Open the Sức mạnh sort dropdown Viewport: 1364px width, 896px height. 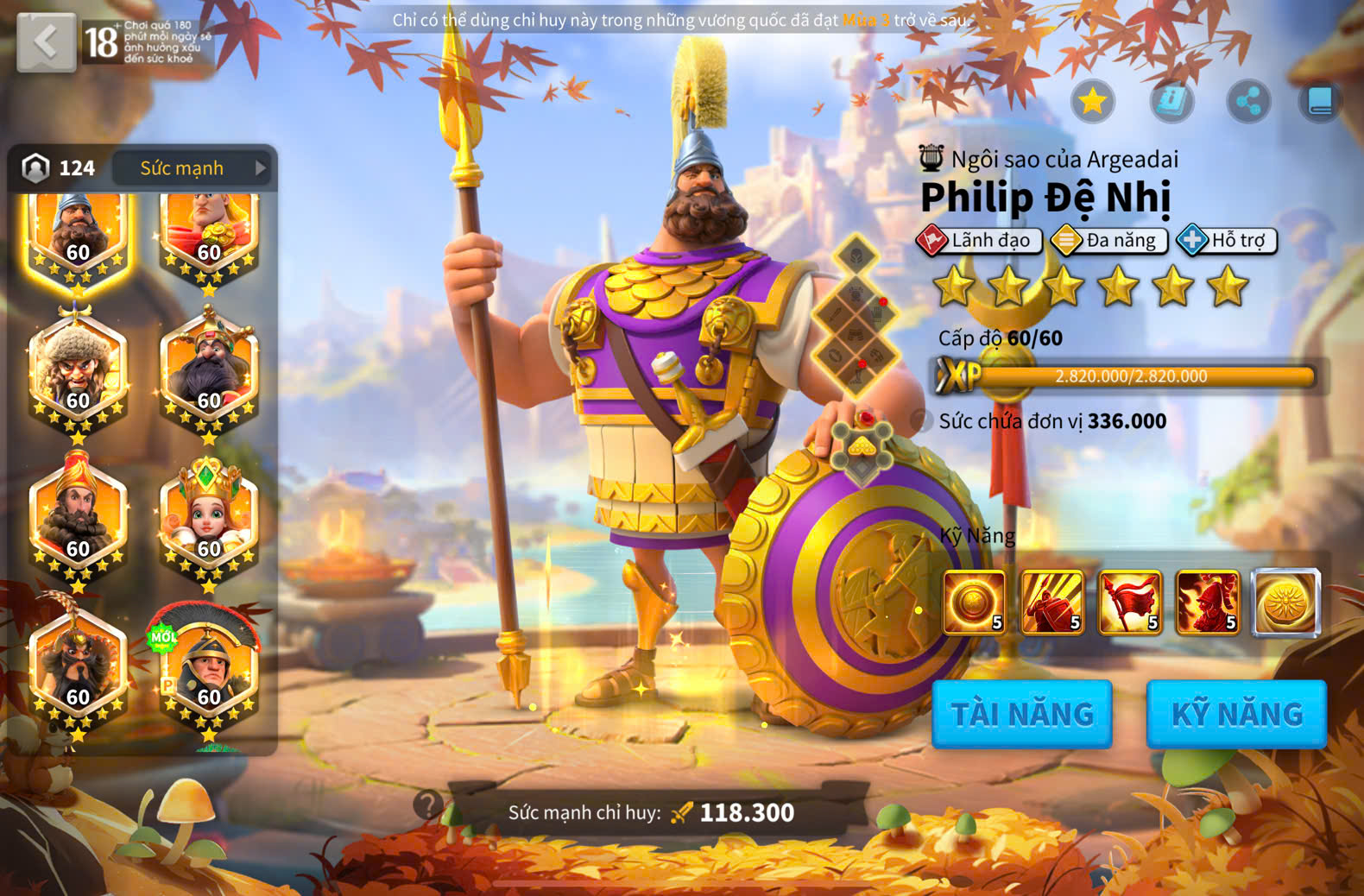(x=192, y=168)
